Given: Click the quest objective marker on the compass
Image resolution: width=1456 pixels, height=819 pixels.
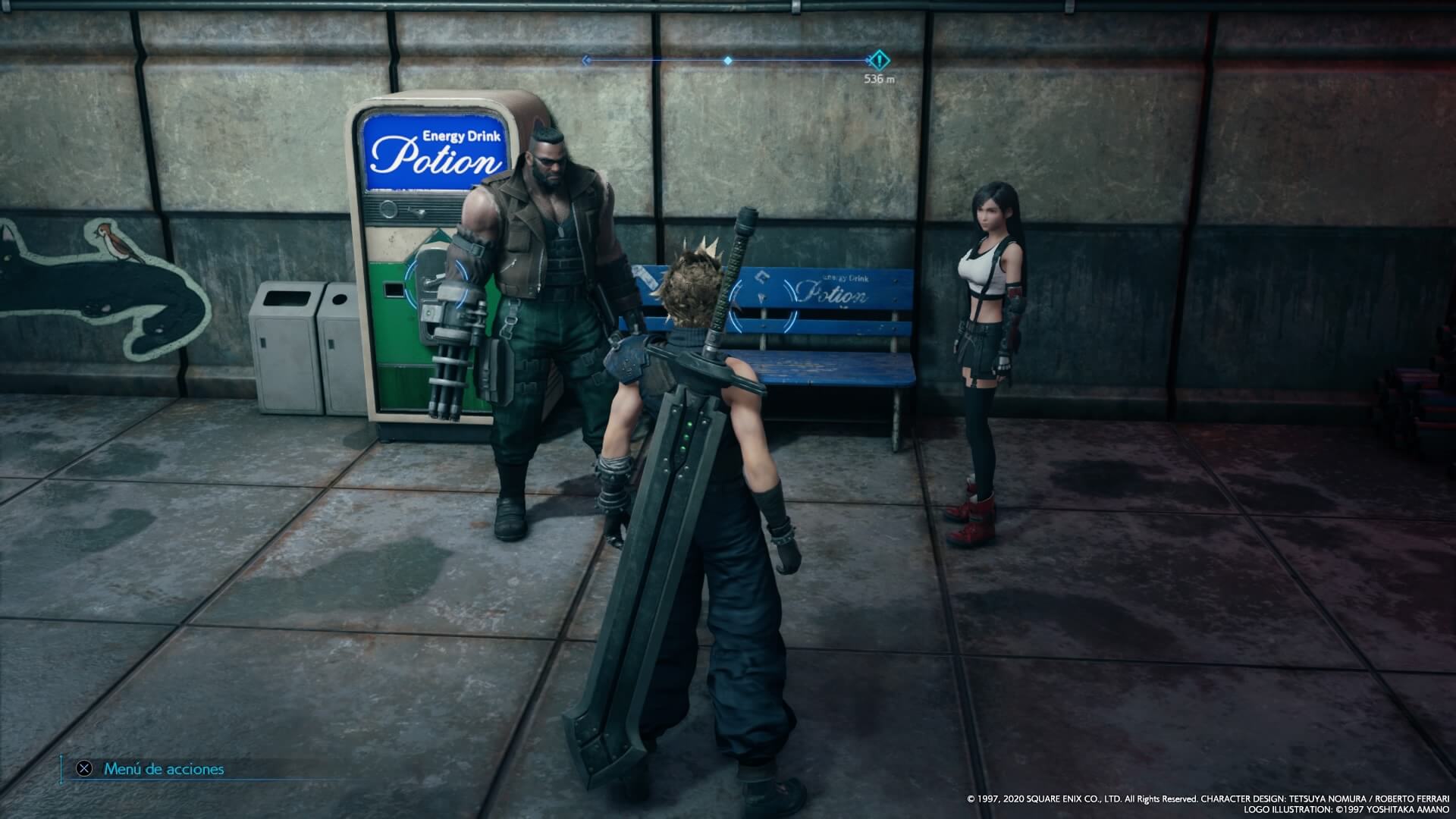Looking at the screenshot, I should tap(879, 58).
